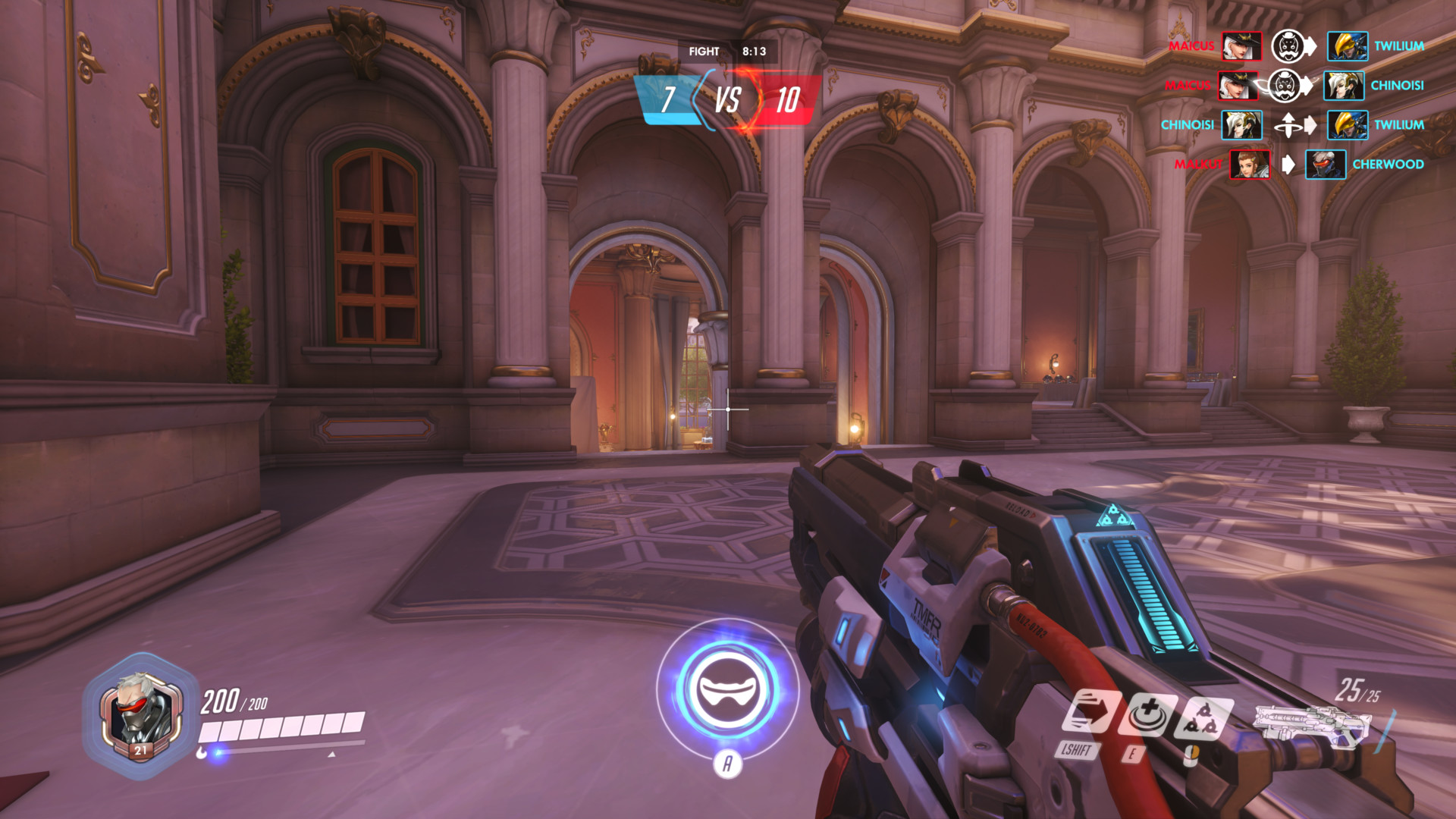Select the Helix Rockets ability icon

pyautogui.click(x=1199, y=719)
